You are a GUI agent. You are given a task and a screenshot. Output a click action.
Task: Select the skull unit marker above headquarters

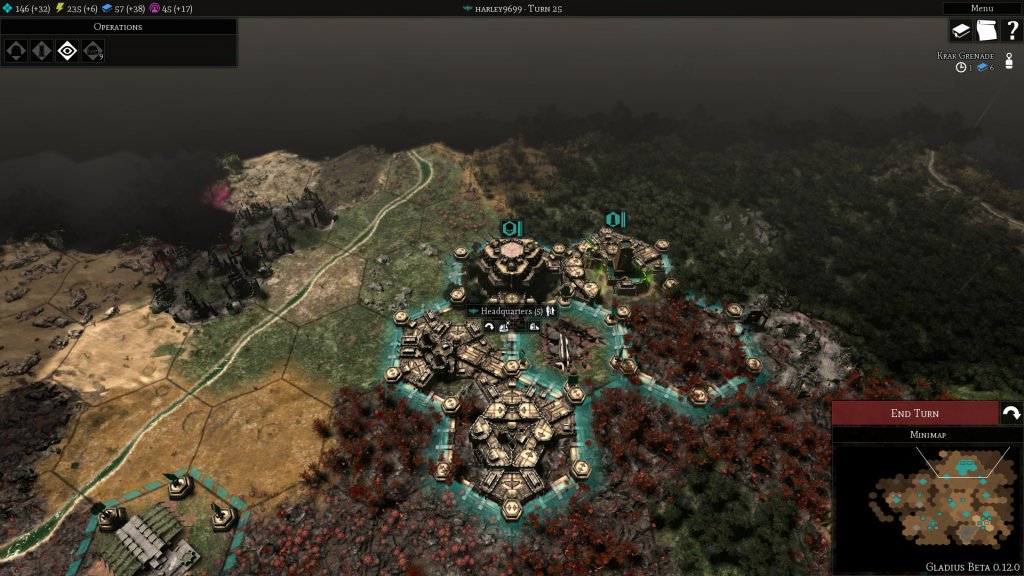pyautogui.click(x=512, y=228)
